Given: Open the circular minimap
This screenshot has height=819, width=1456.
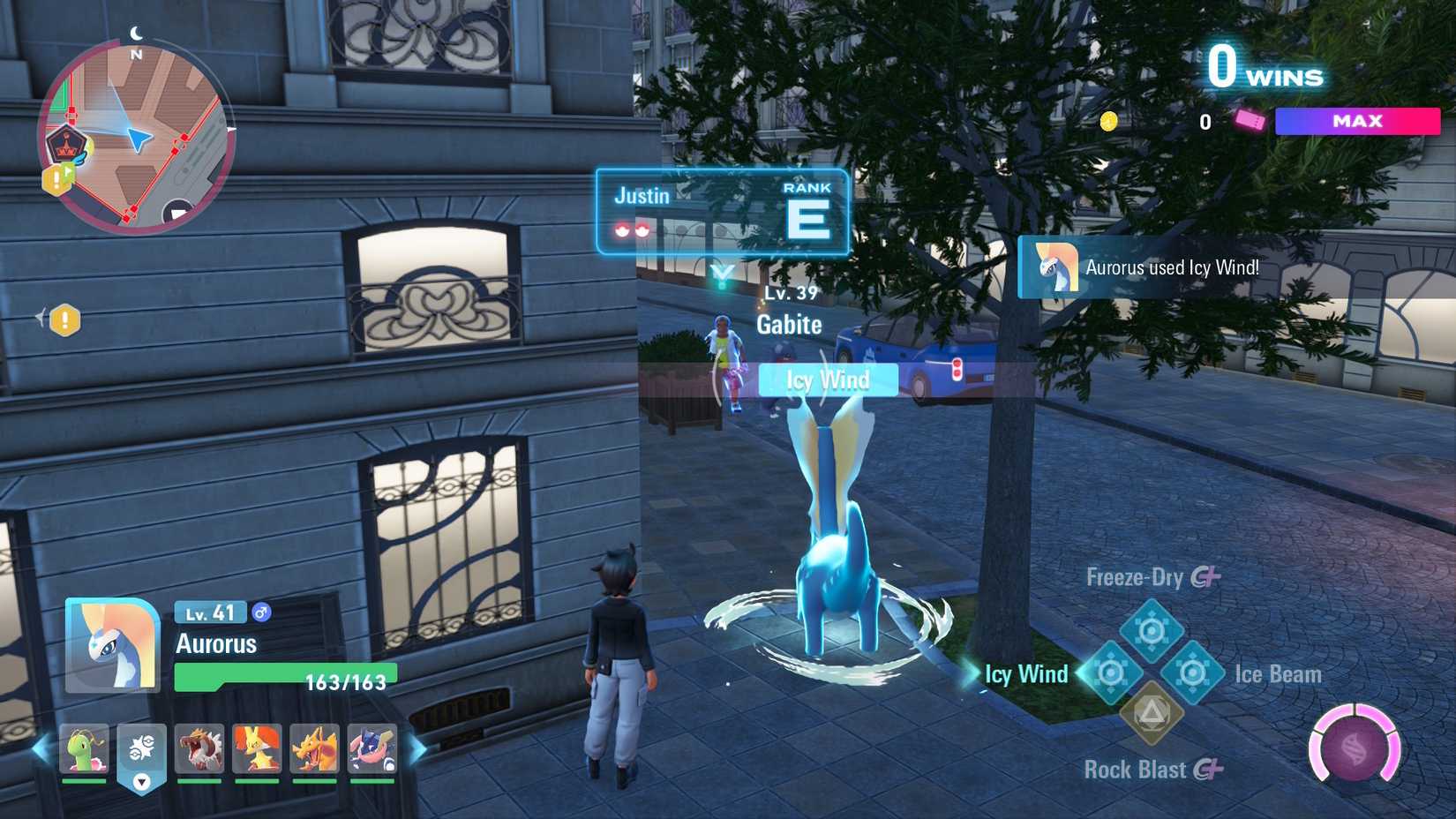Looking at the screenshot, I should (136, 139).
